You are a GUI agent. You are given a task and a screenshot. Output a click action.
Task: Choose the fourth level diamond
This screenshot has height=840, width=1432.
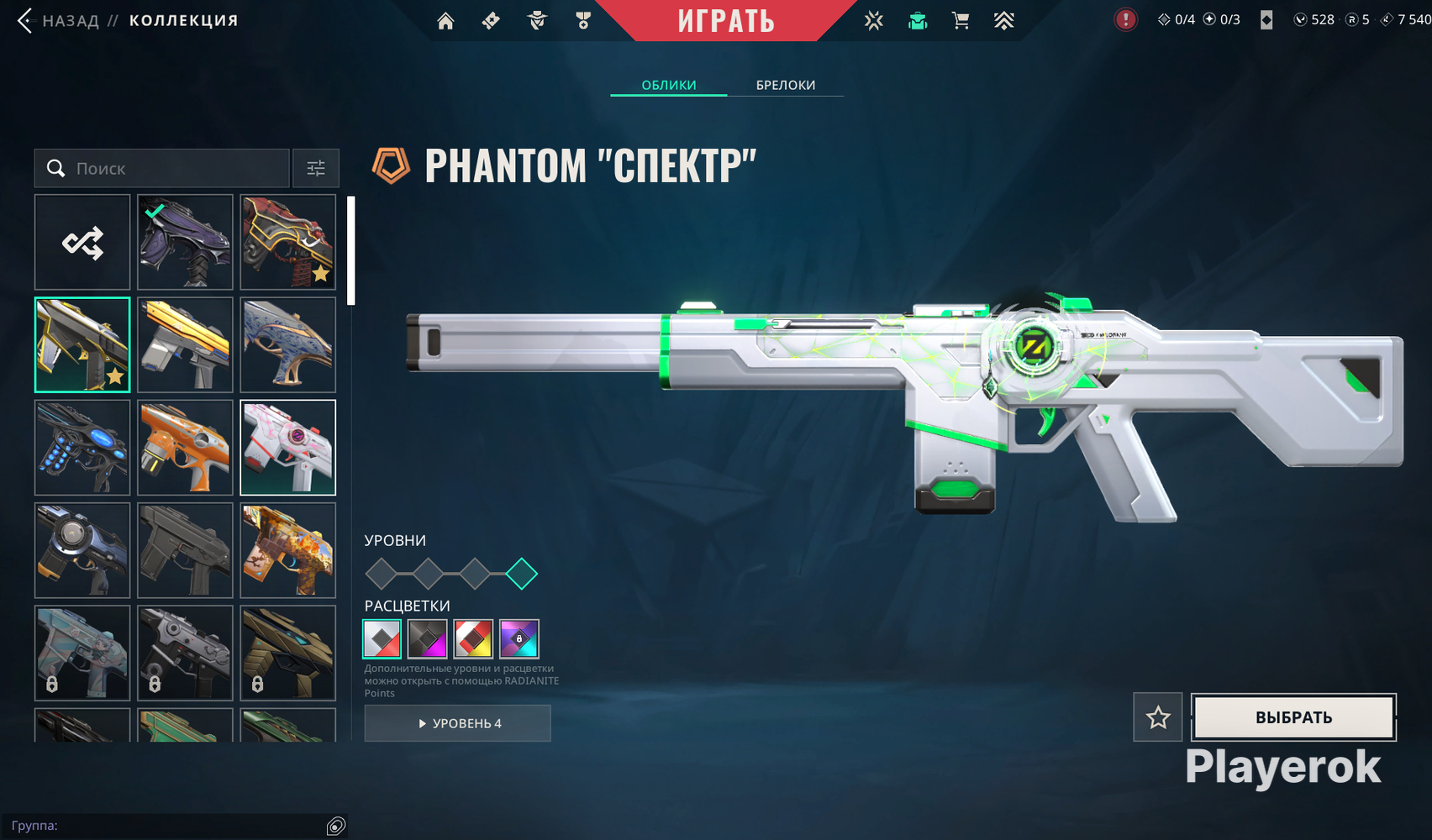tap(522, 574)
